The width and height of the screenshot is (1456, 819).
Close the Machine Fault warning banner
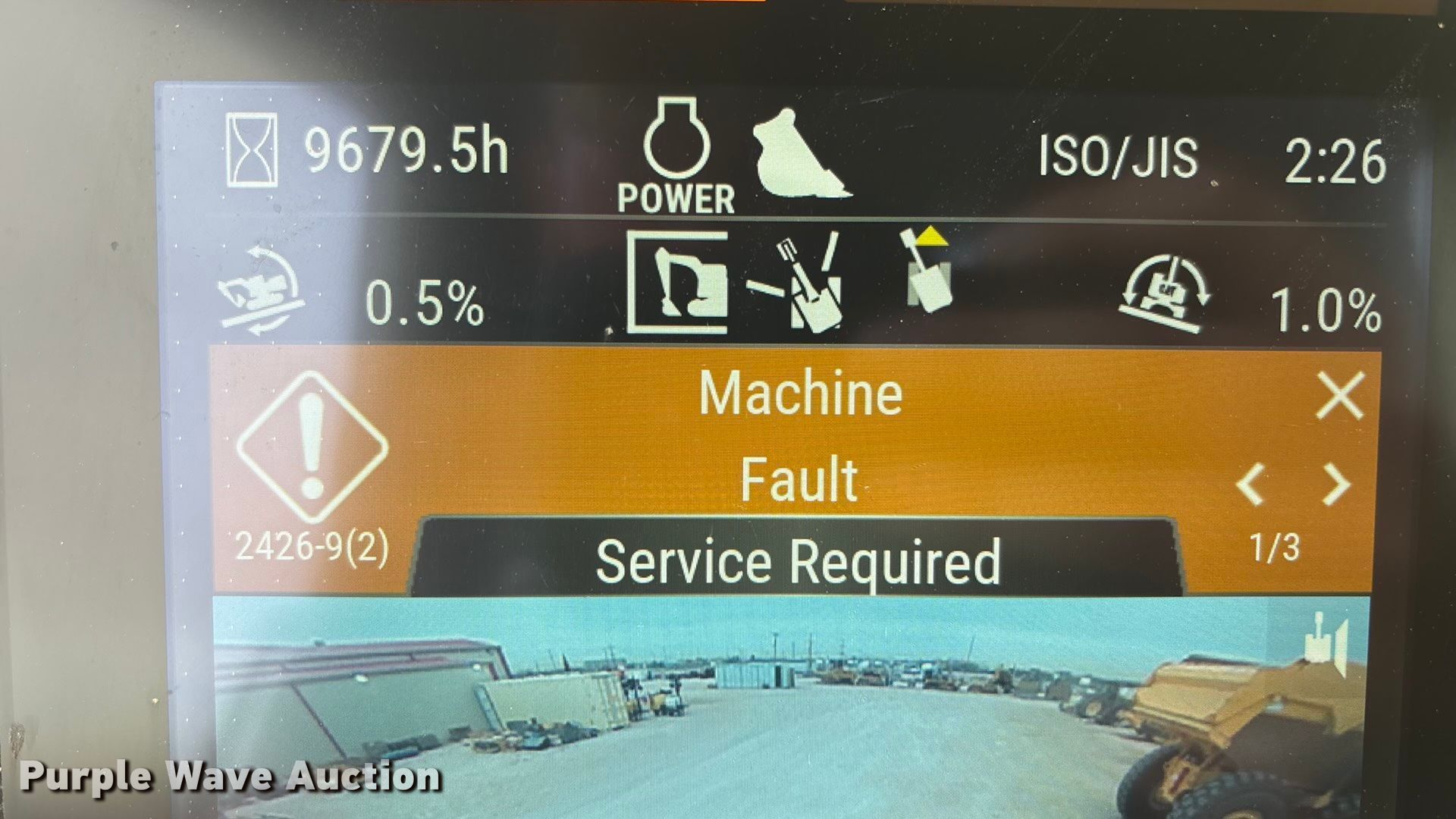coord(1340,395)
